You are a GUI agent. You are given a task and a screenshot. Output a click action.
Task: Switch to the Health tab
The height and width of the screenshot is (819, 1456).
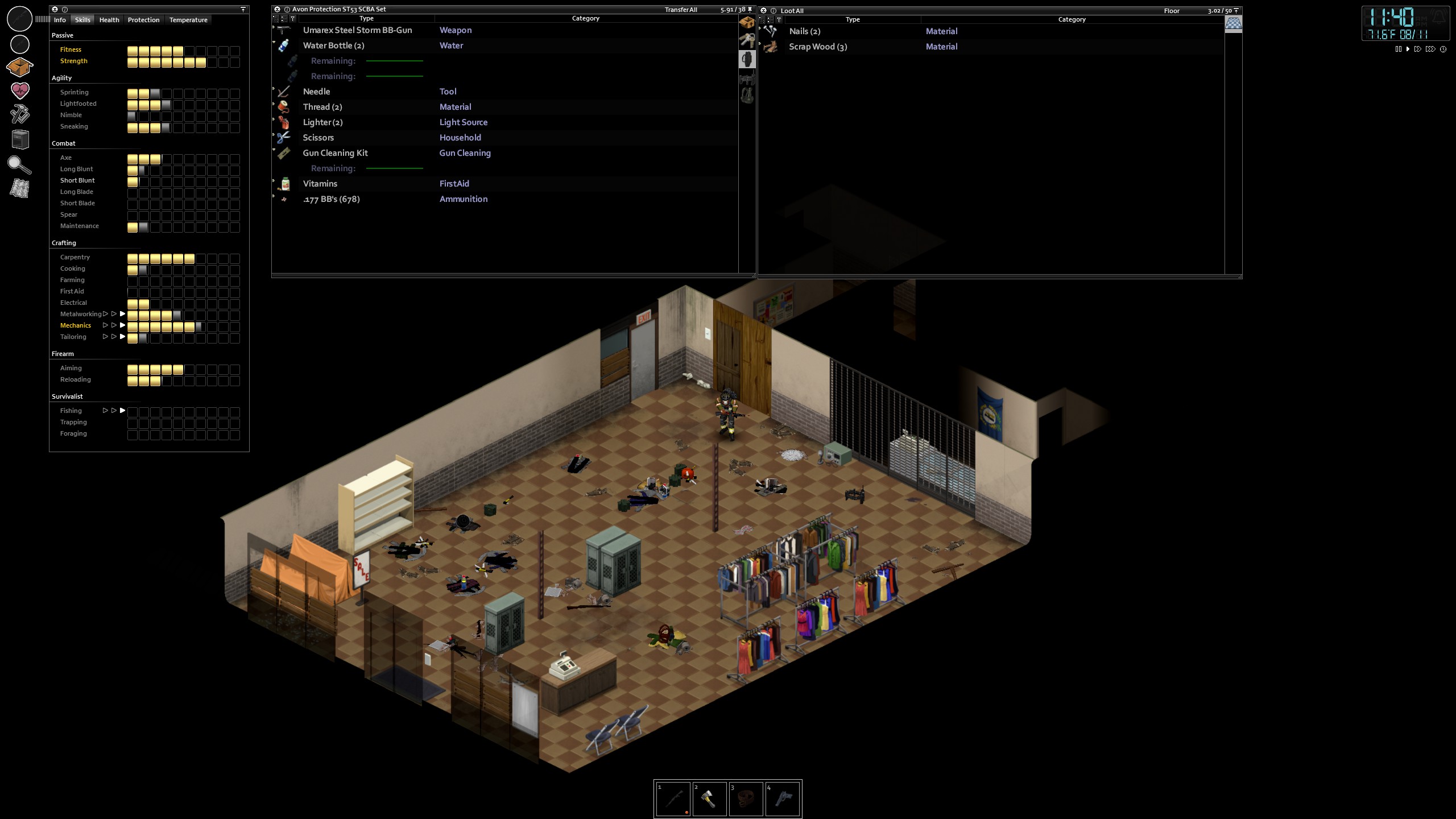pos(109,20)
